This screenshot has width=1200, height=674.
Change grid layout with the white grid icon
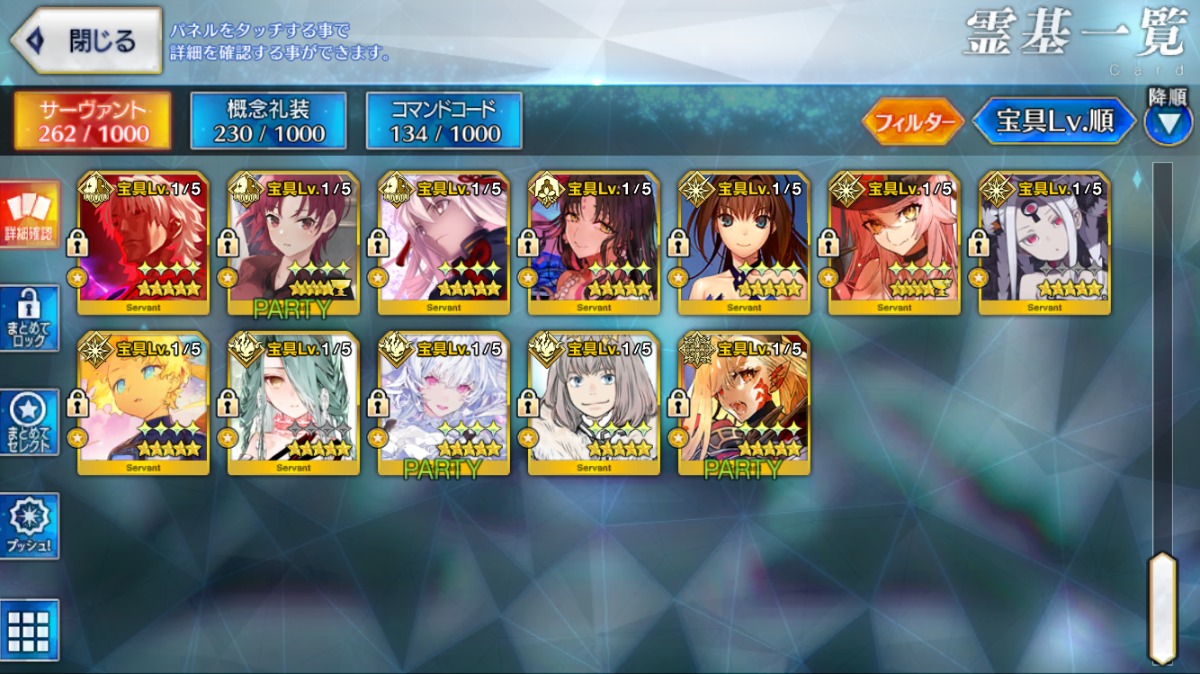click(x=29, y=630)
